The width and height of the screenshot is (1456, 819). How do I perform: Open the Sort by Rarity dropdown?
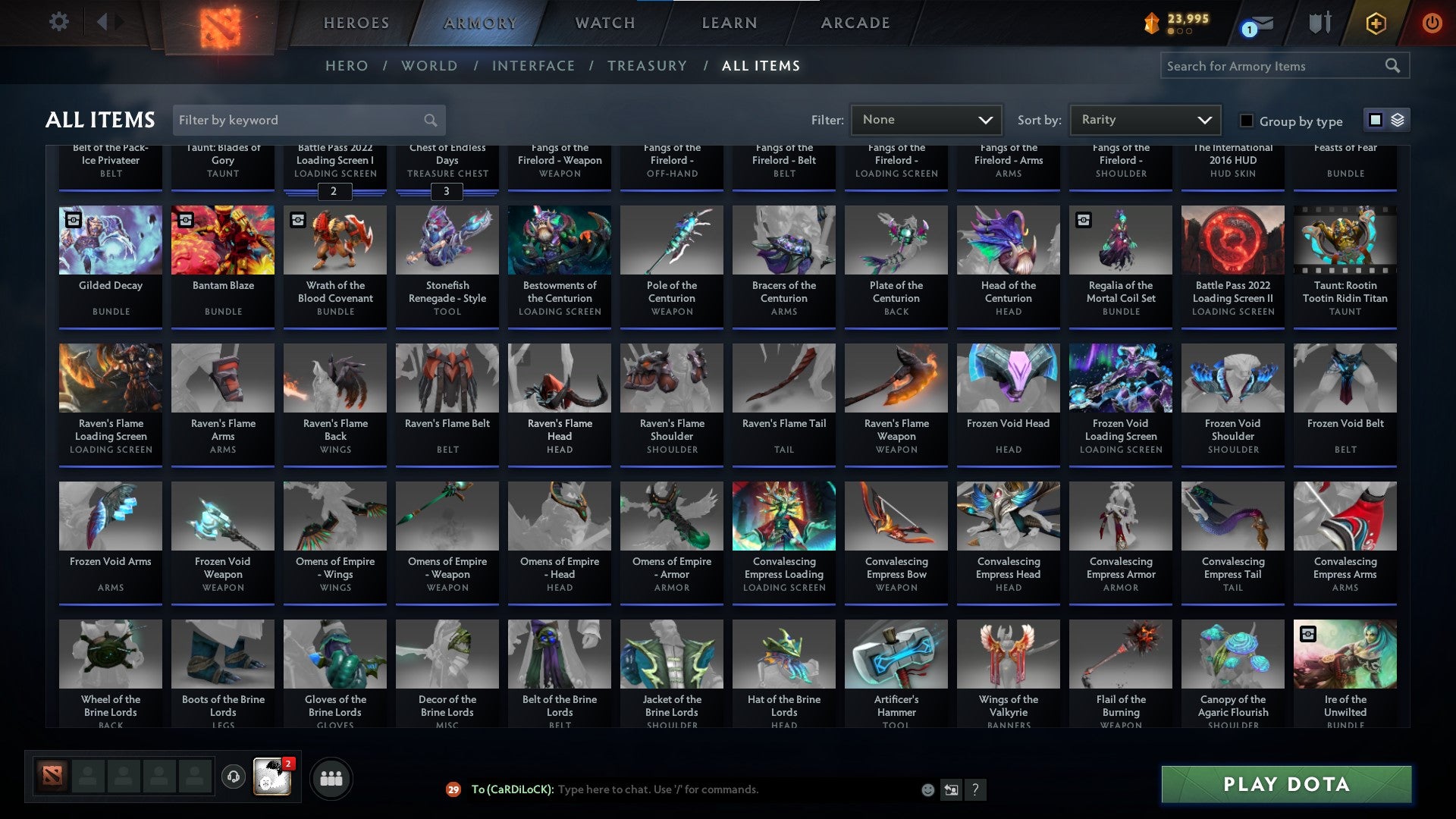[x=1145, y=120]
